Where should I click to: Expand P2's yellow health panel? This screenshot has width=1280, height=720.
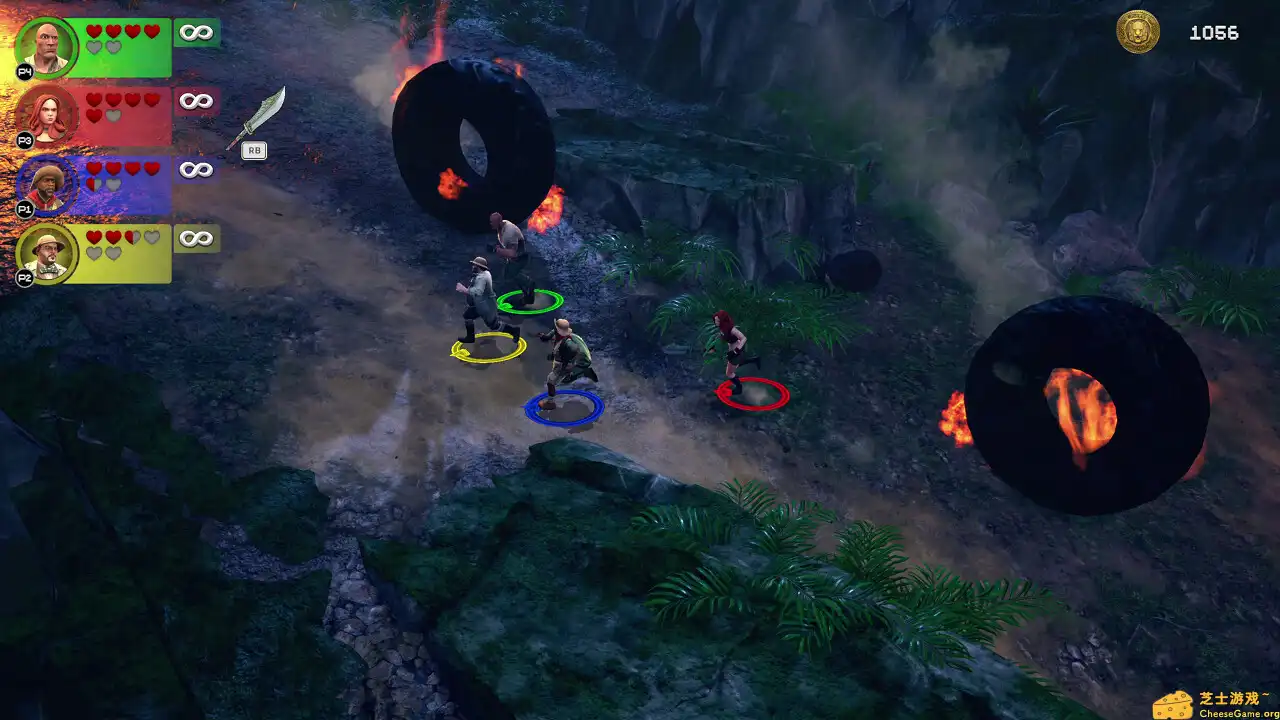(120, 255)
